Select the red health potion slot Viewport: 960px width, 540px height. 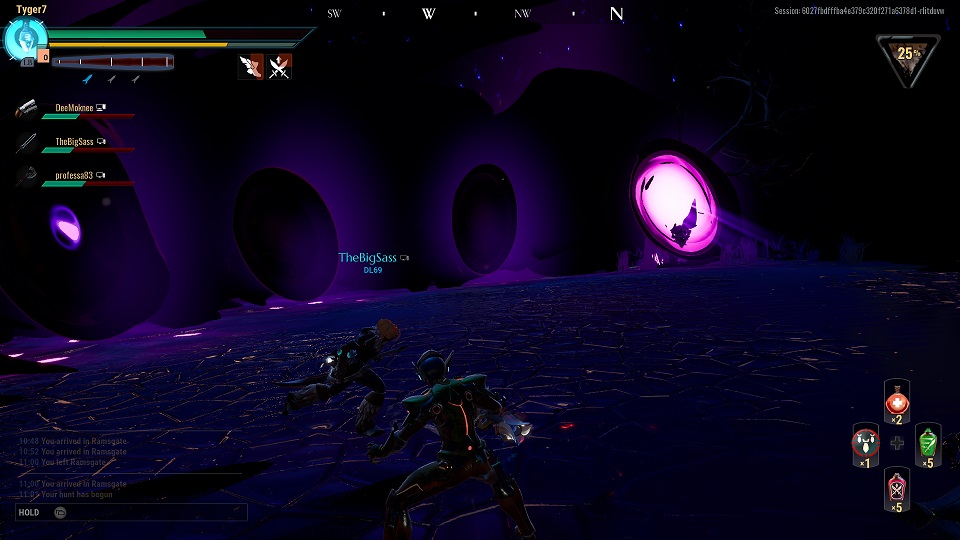click(x=897, y=402)
